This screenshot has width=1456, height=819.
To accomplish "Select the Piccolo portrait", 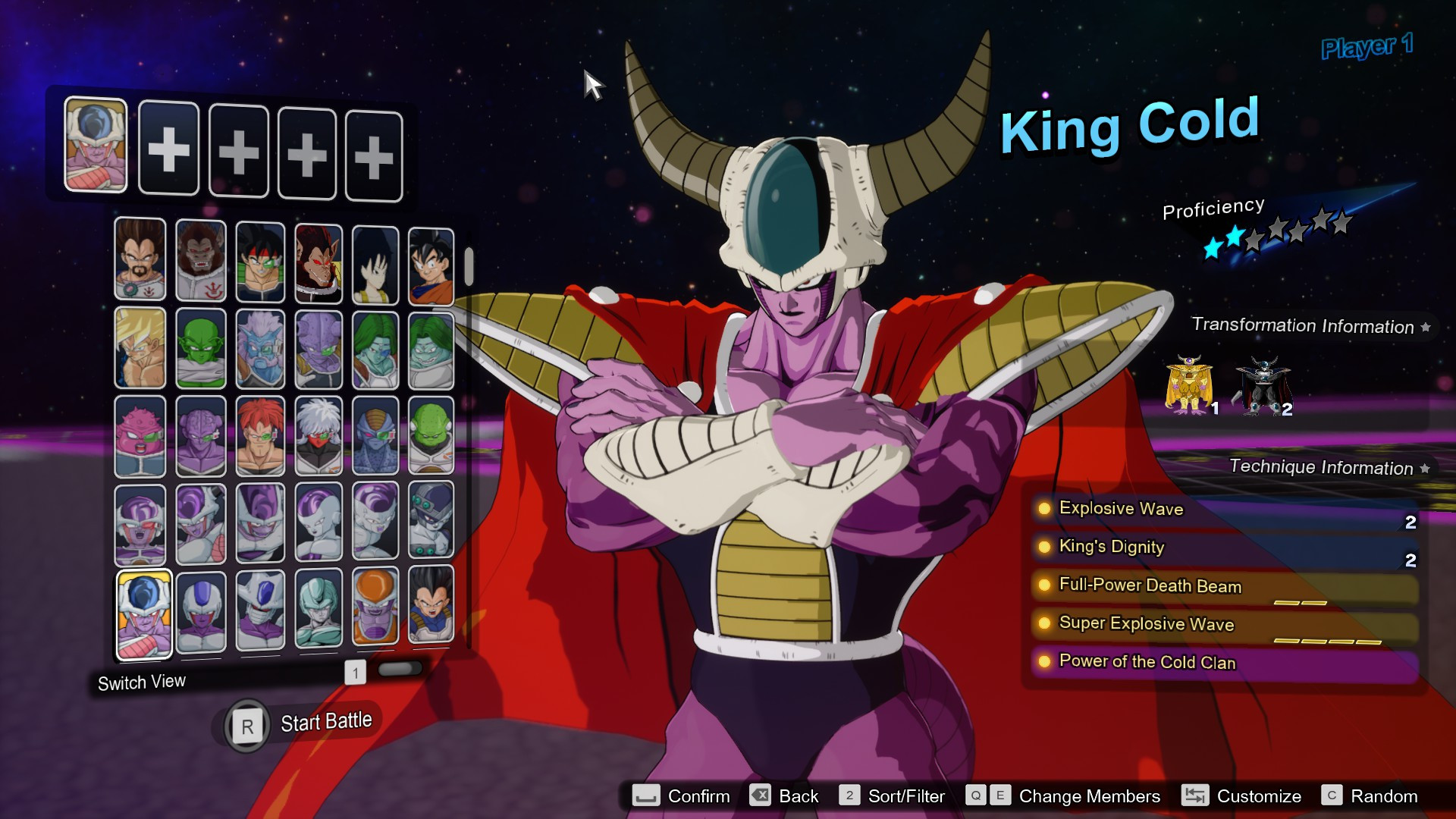I will [x=200, y=349].
